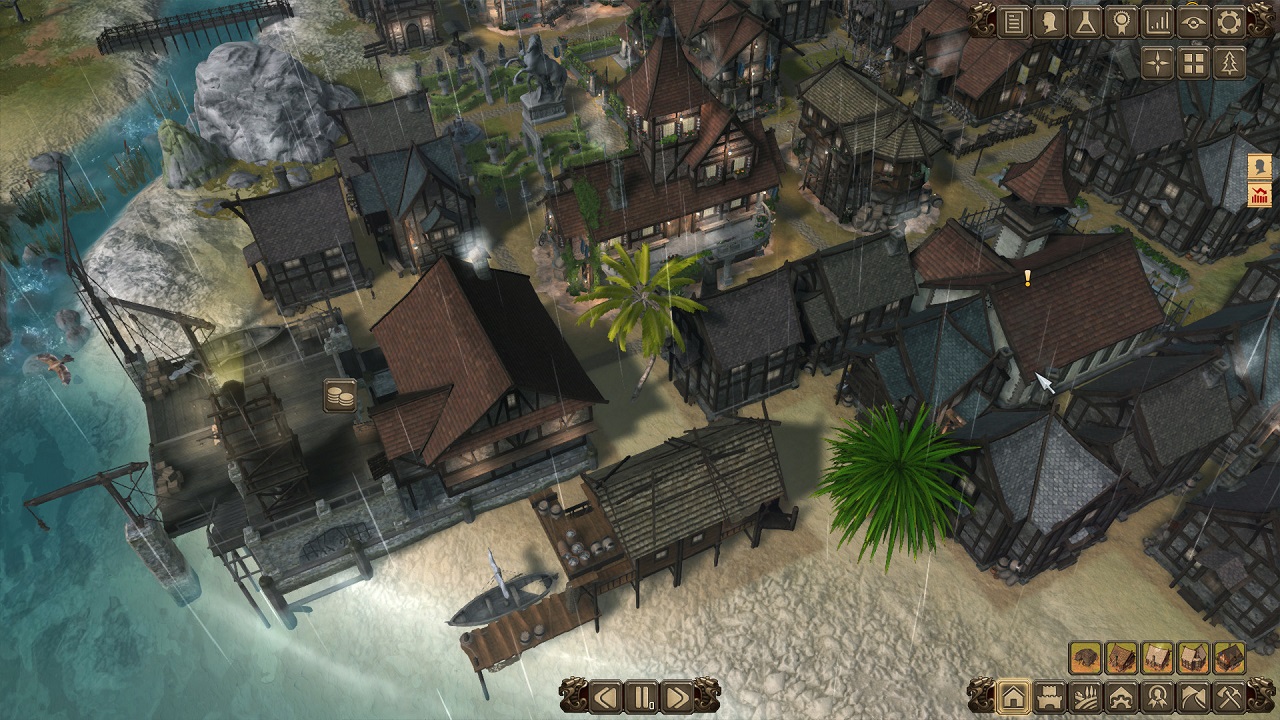The height and width of the screenshot is (720, 1280).
Task: Switch to the castle fortification build category
Action: (1049, 696)
